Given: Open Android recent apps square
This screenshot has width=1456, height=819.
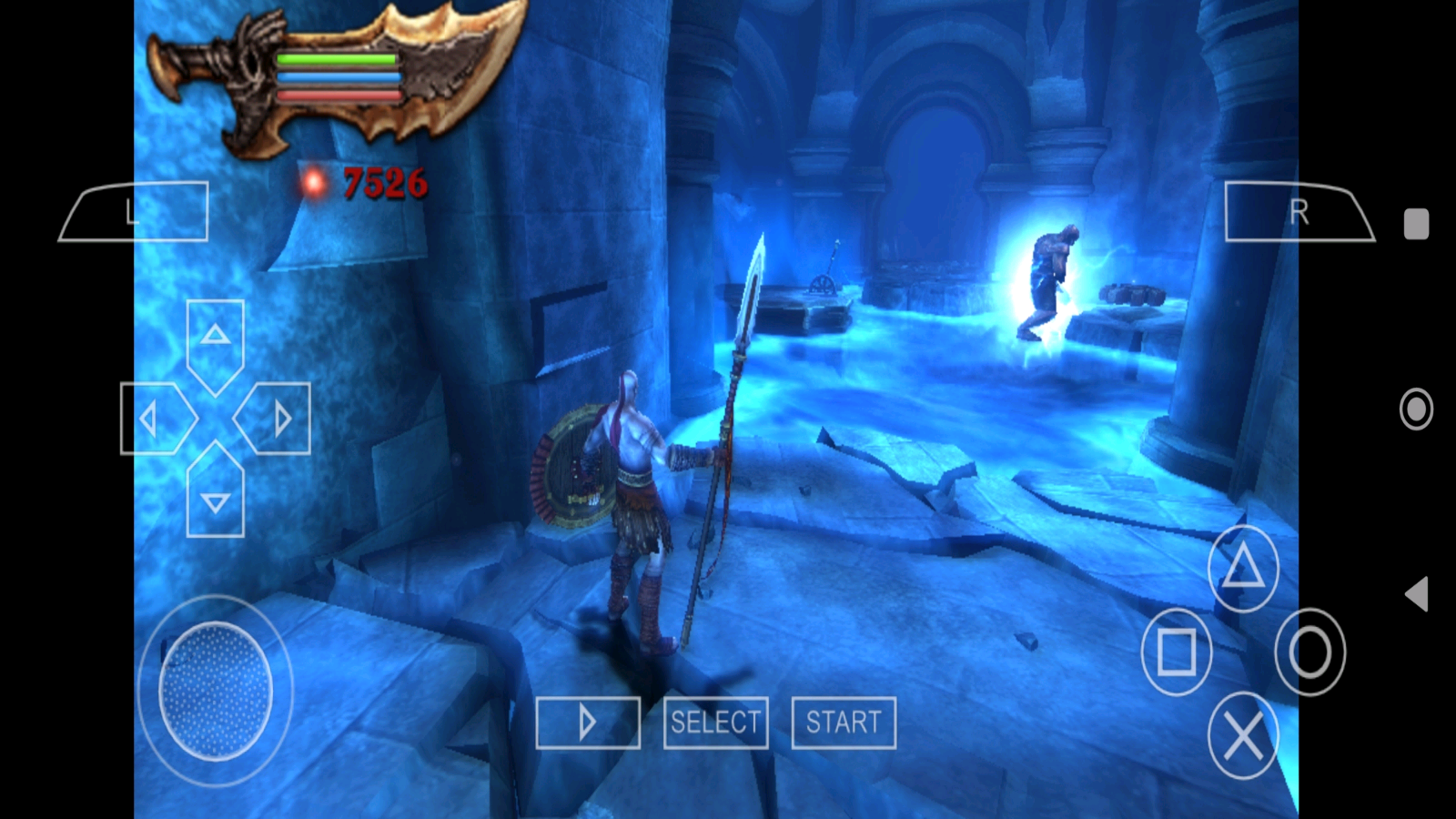Looking at the screenshot, I should 1416,224.
